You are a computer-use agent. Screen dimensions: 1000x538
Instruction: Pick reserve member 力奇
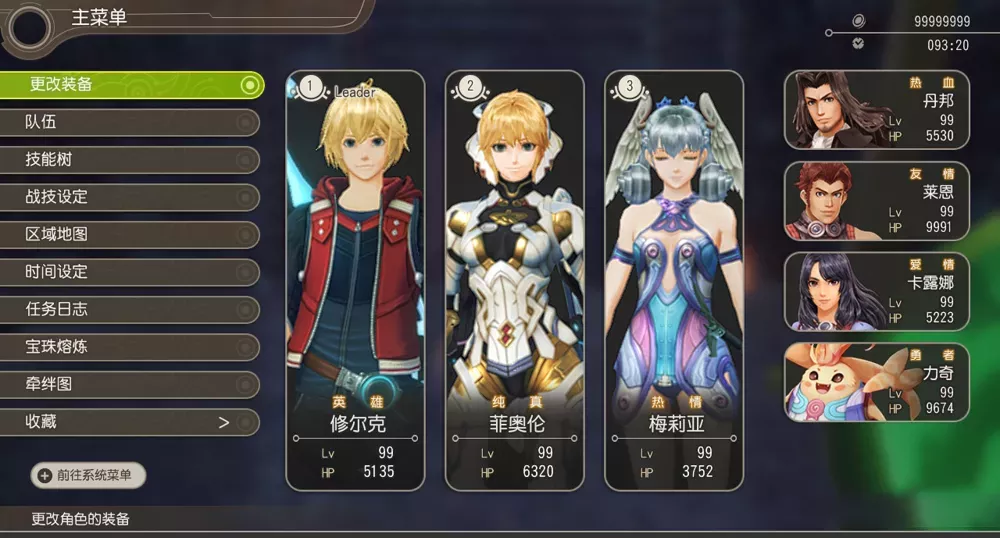(876, 382)
